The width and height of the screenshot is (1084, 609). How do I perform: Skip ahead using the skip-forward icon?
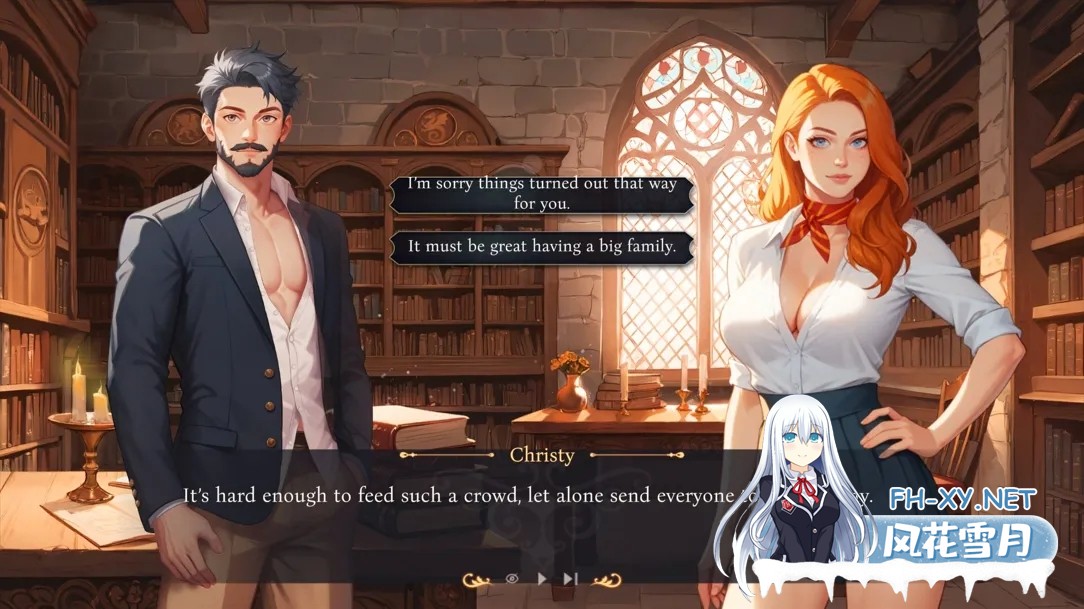coord(570,578)
